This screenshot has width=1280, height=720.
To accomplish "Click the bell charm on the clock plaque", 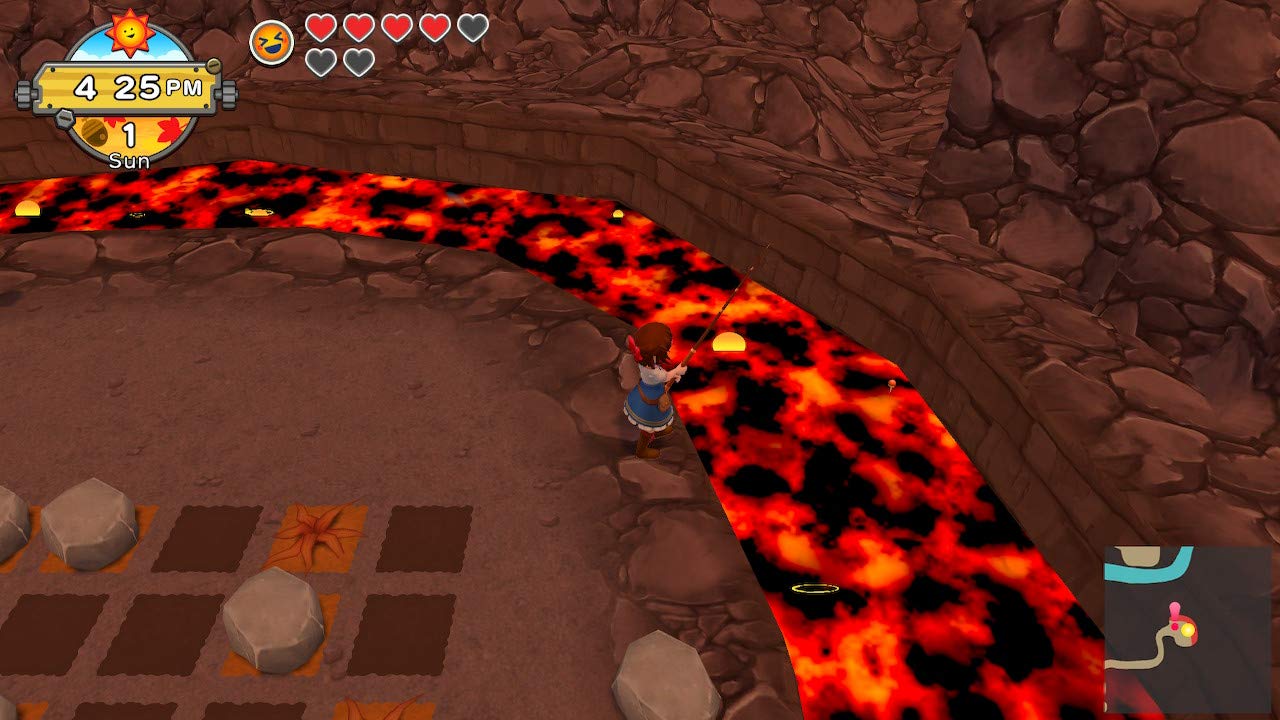I will point(94,131).
